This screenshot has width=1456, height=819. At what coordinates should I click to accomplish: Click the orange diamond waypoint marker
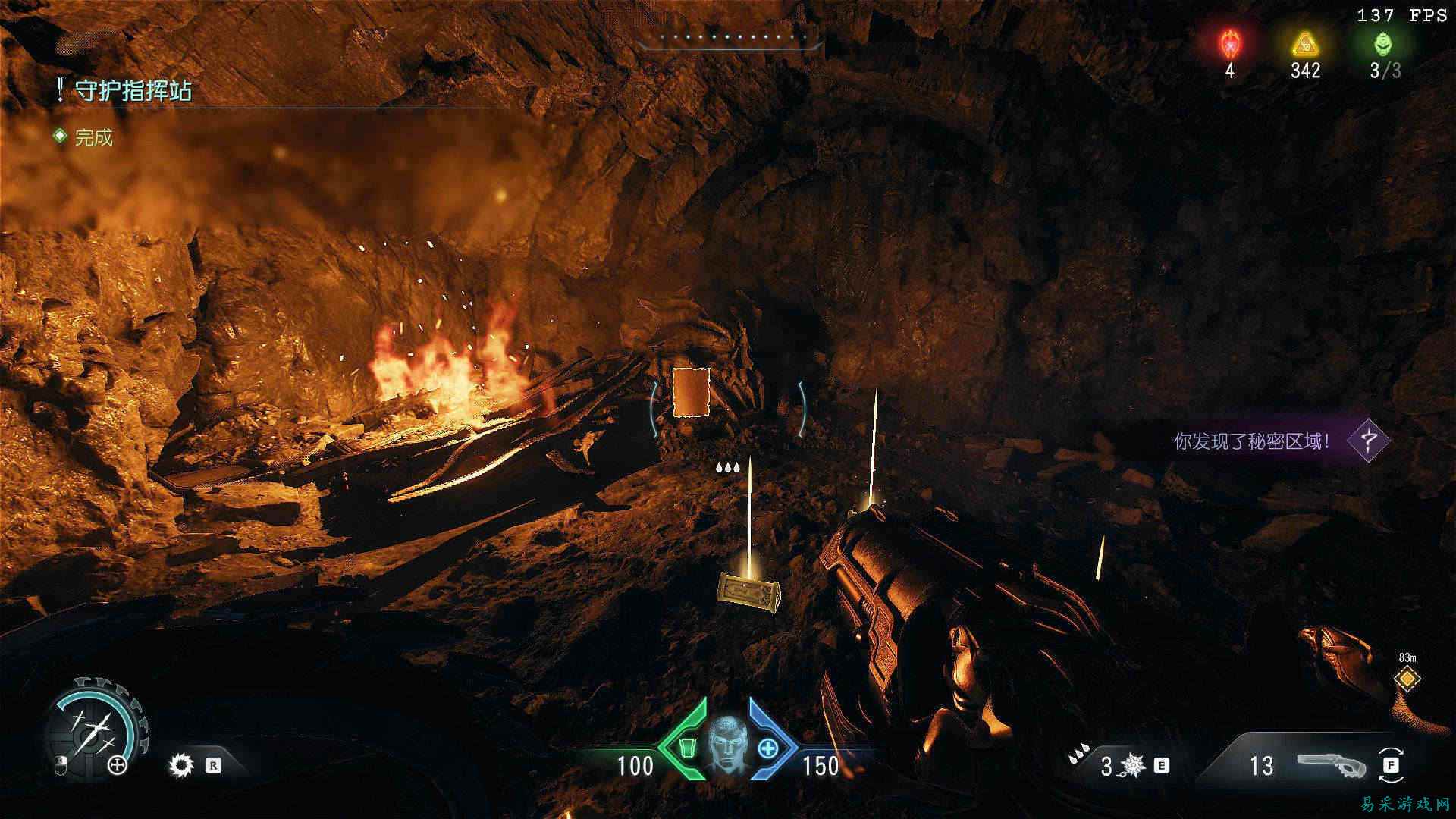1407,679
